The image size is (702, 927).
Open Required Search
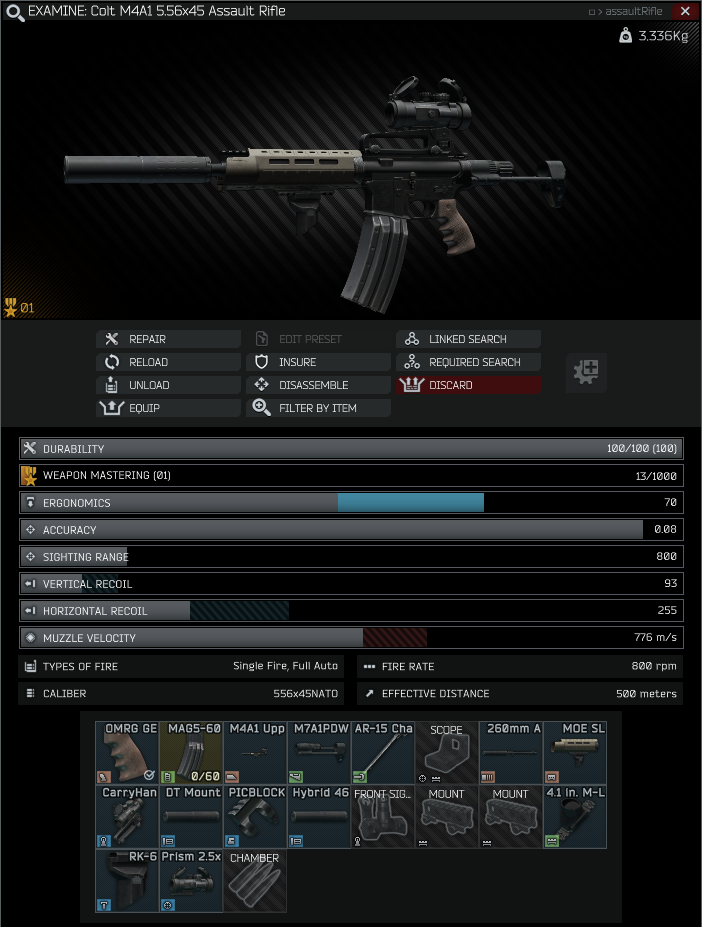[x=468, y=362]
